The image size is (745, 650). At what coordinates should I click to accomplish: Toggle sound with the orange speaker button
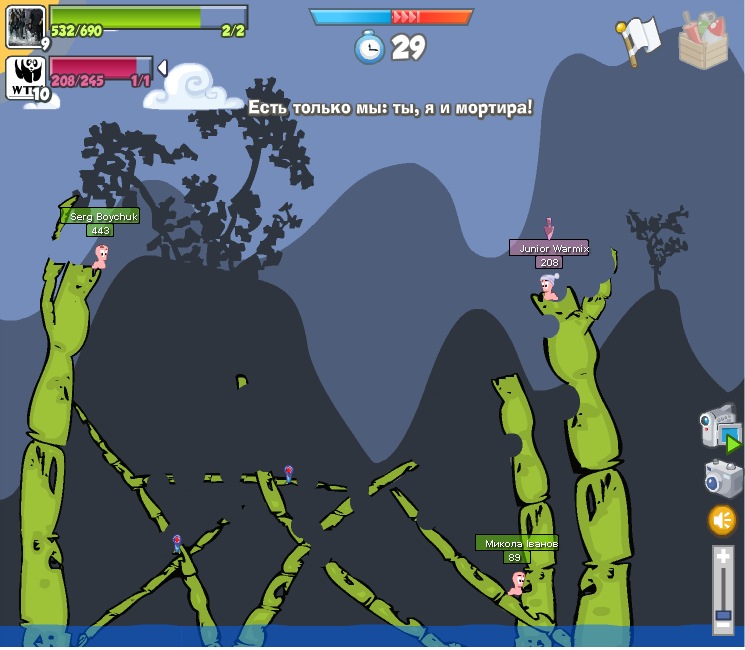[722, 520]
